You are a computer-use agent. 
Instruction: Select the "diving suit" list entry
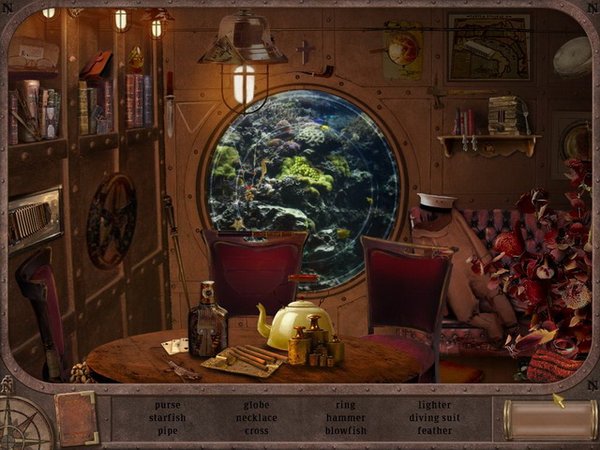click(x=435, y=417)
